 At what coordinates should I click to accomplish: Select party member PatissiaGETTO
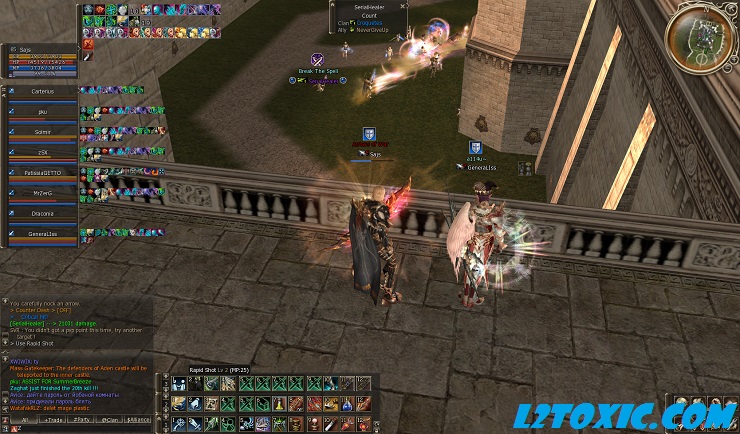pyautogui.click(x=43, y=173)
